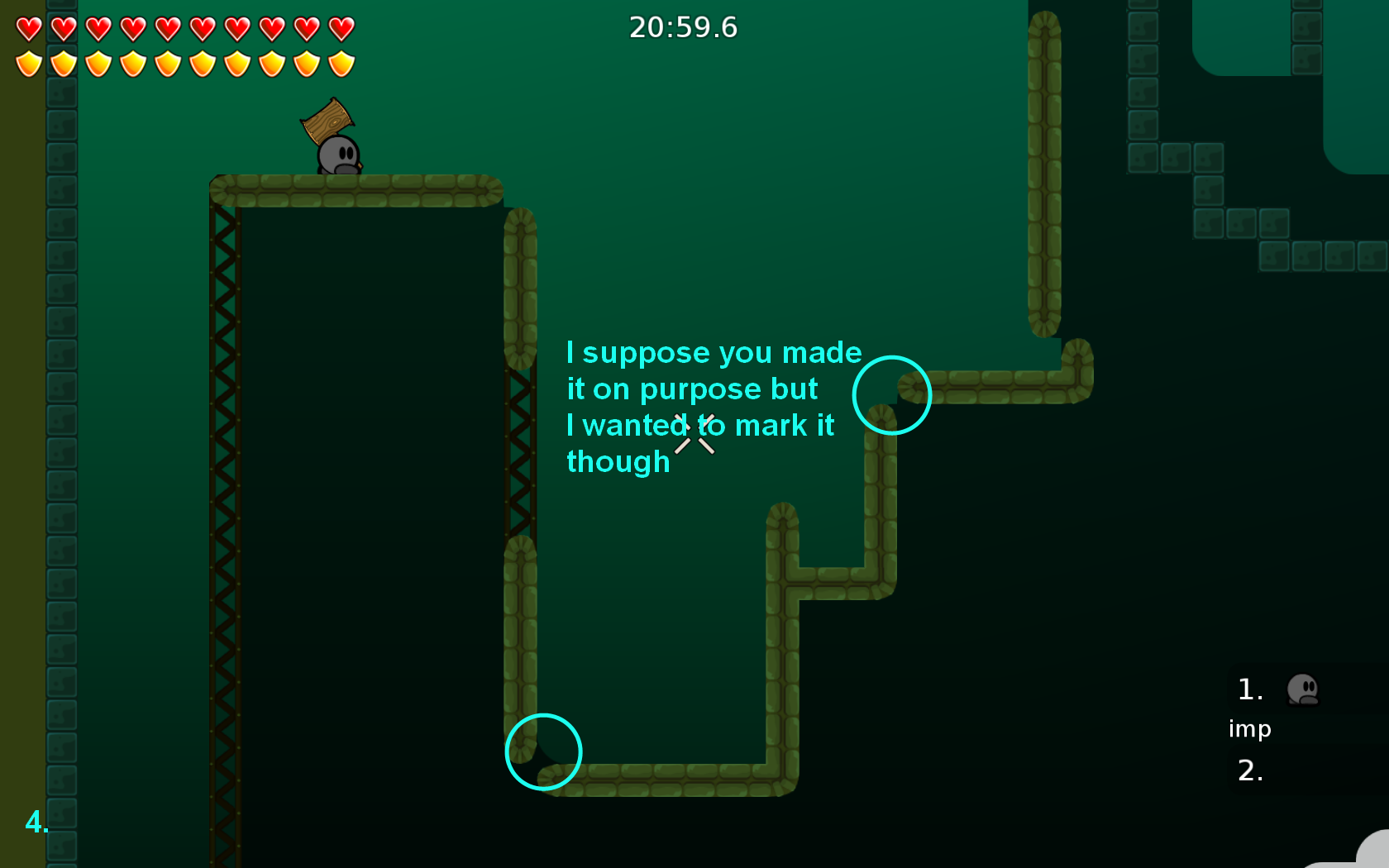Image resolution: width=1389 pixels, height=868 pixels.
Task: Click the rank '1.' scoreboard entry
Action: pyautogui.click(x=1250, y=689)
